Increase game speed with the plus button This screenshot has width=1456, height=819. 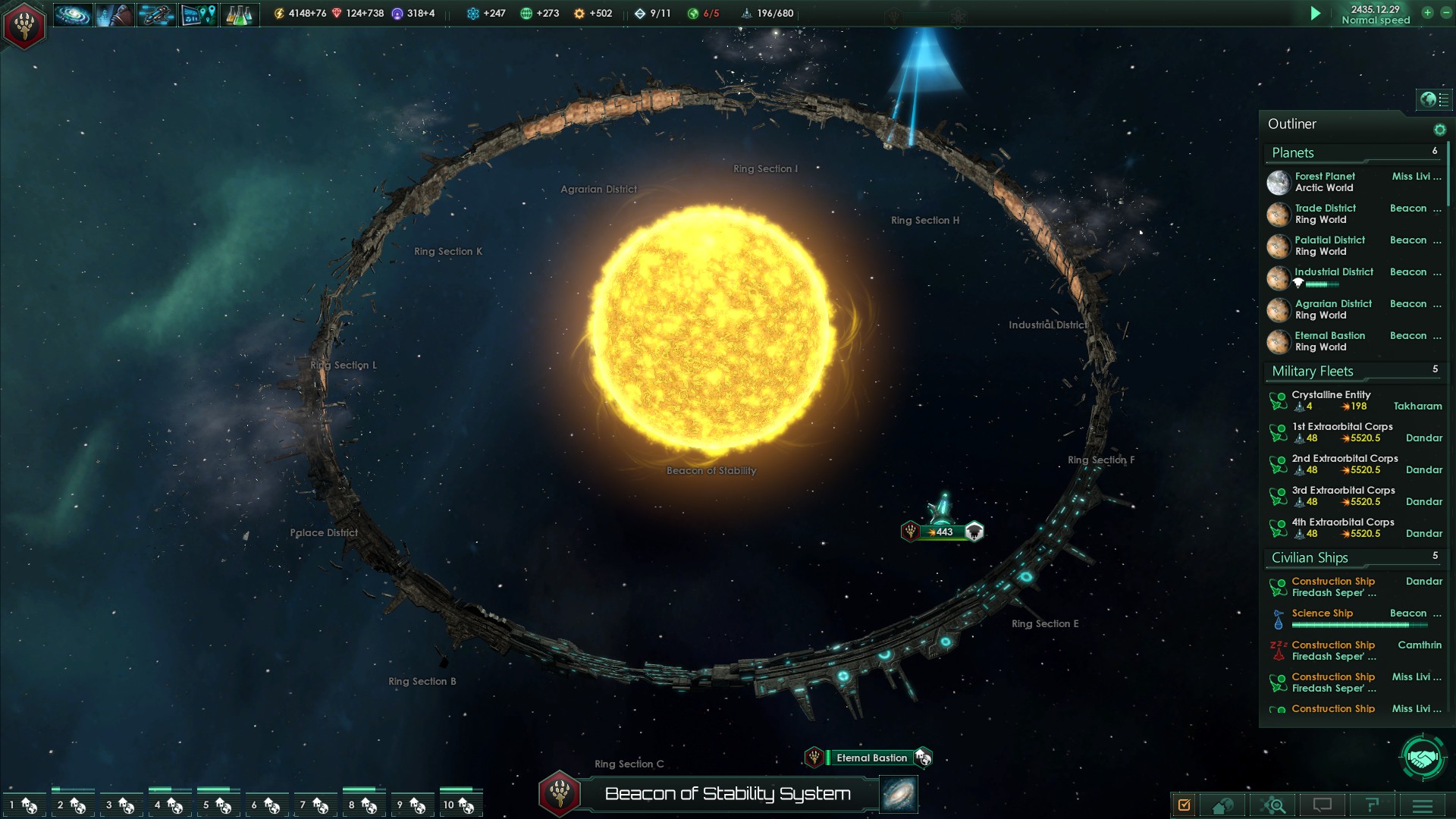1427,13
